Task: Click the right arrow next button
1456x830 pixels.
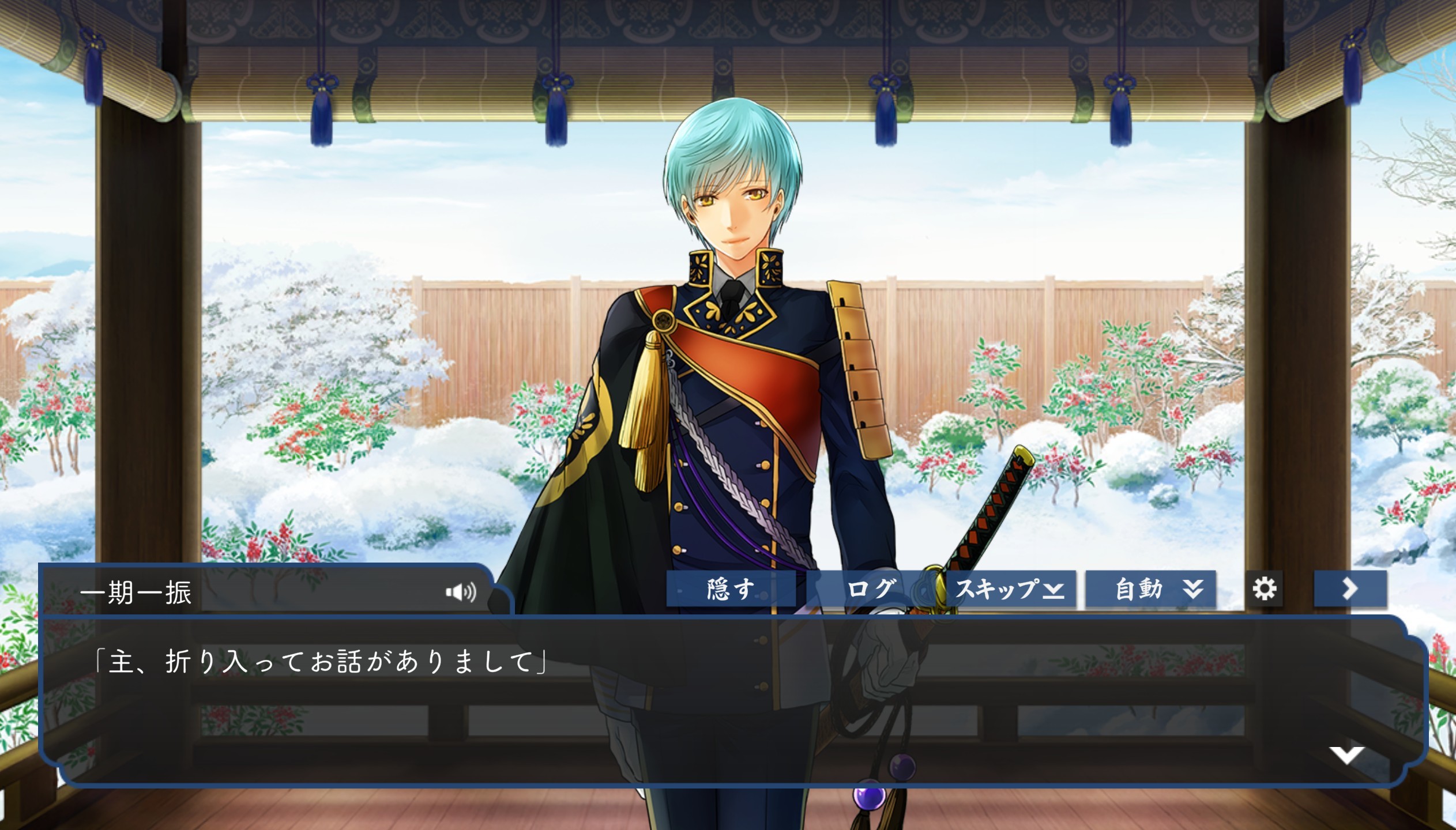Action: click(x=1350, y=589)
